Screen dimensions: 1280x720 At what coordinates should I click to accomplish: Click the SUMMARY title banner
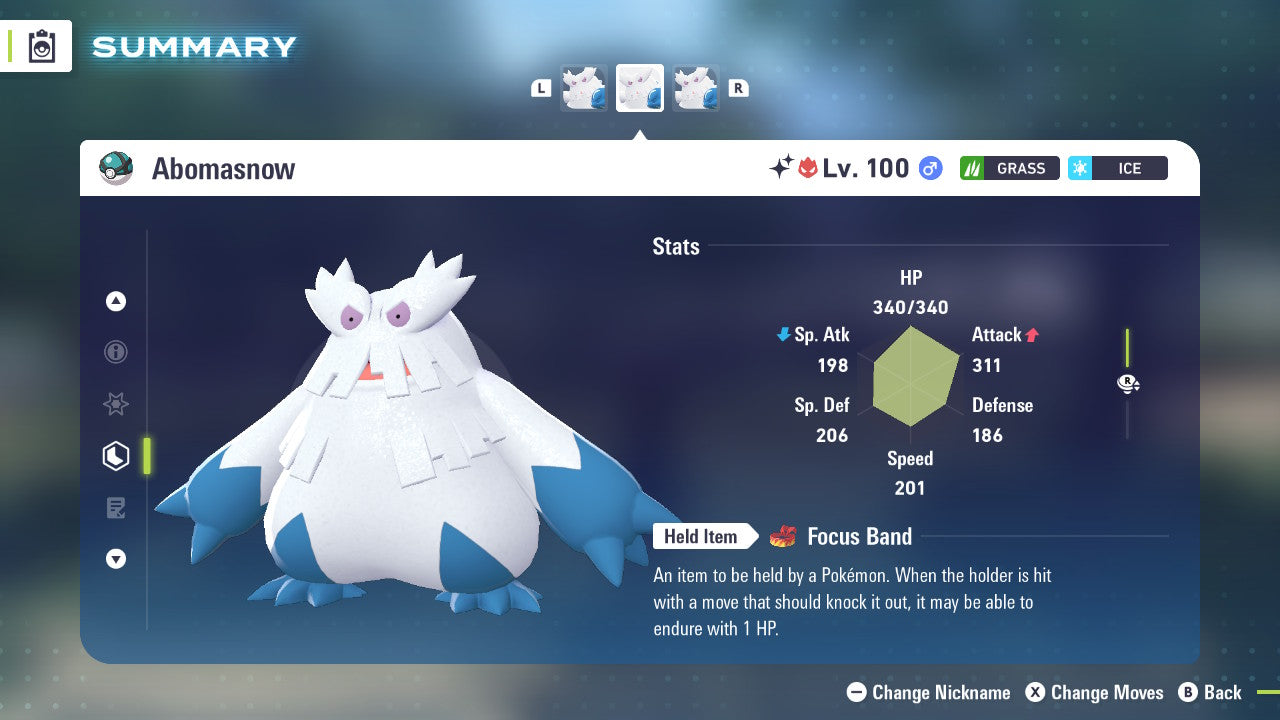pos(193,46)
